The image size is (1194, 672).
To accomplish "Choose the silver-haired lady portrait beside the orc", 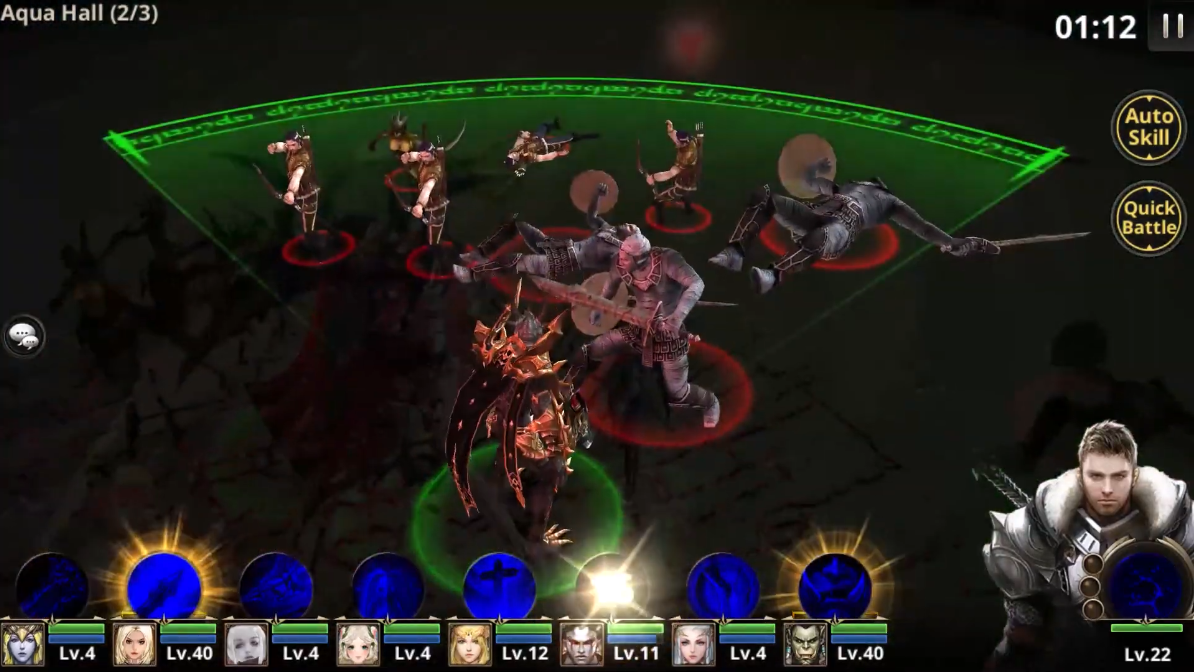I will (693, 645).
